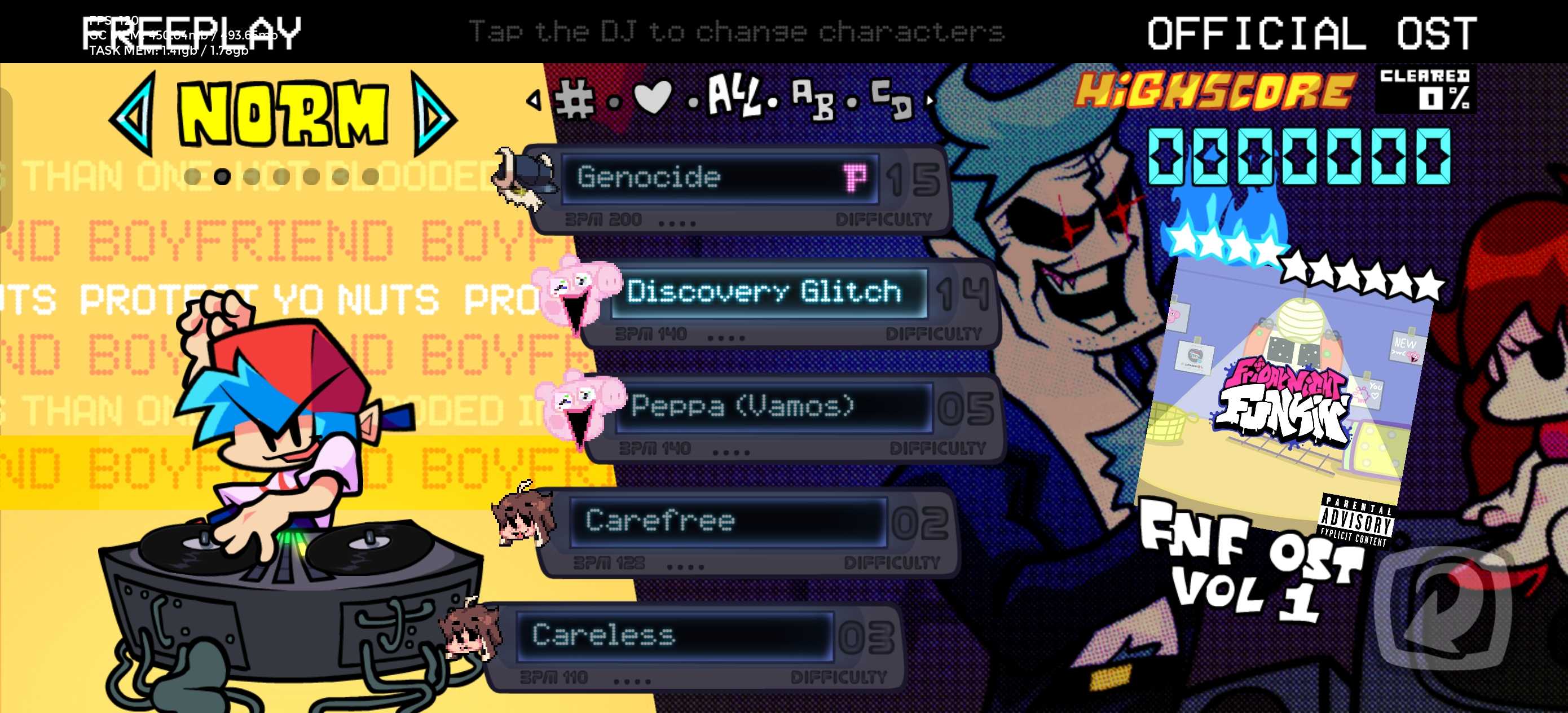The width and height of the screenshot is (1568, 713).
Task: Choose the Careless song
Action: [x=673, y=636]
